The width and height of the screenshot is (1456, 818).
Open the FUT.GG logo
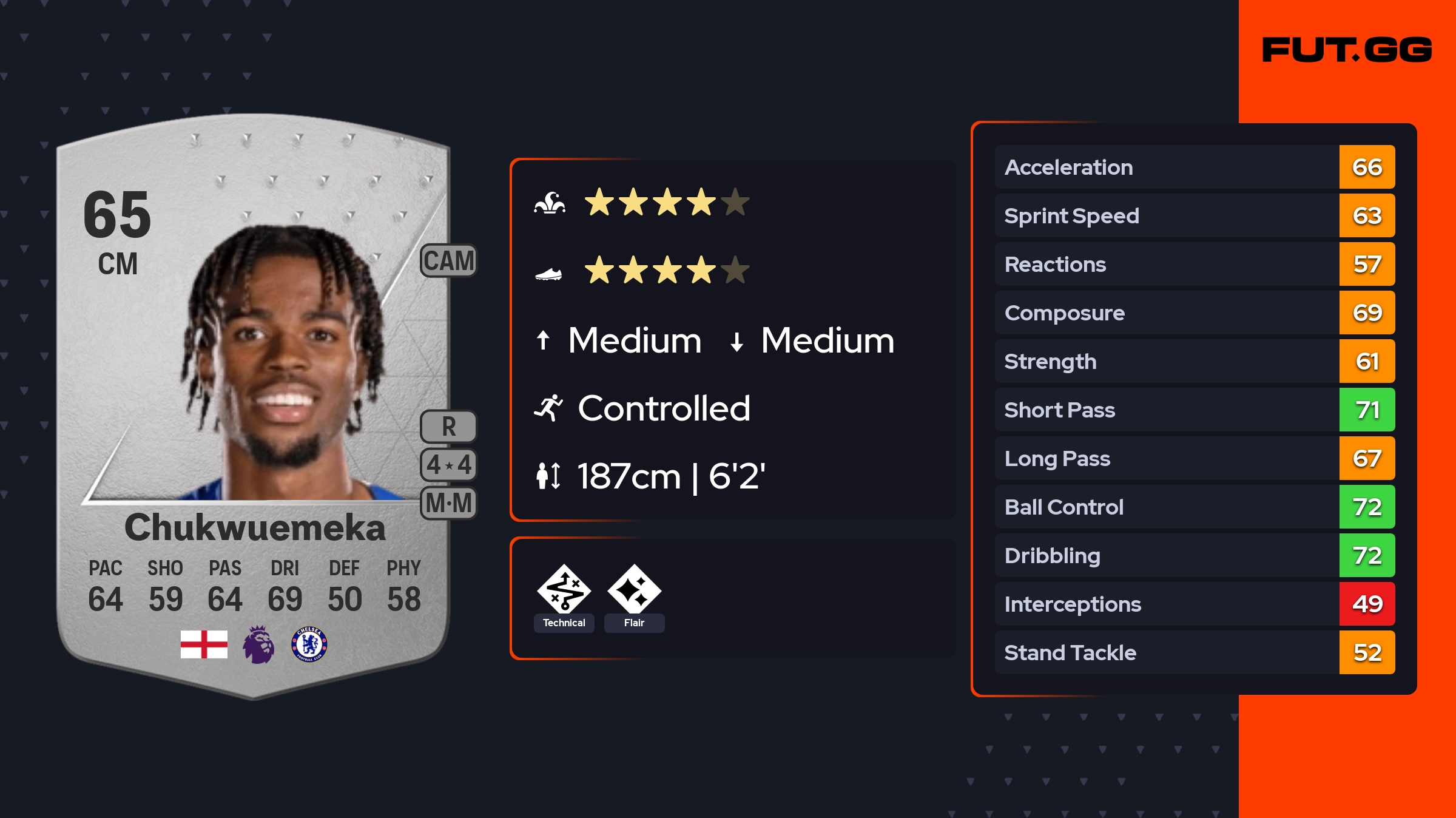pos(1347,50)
